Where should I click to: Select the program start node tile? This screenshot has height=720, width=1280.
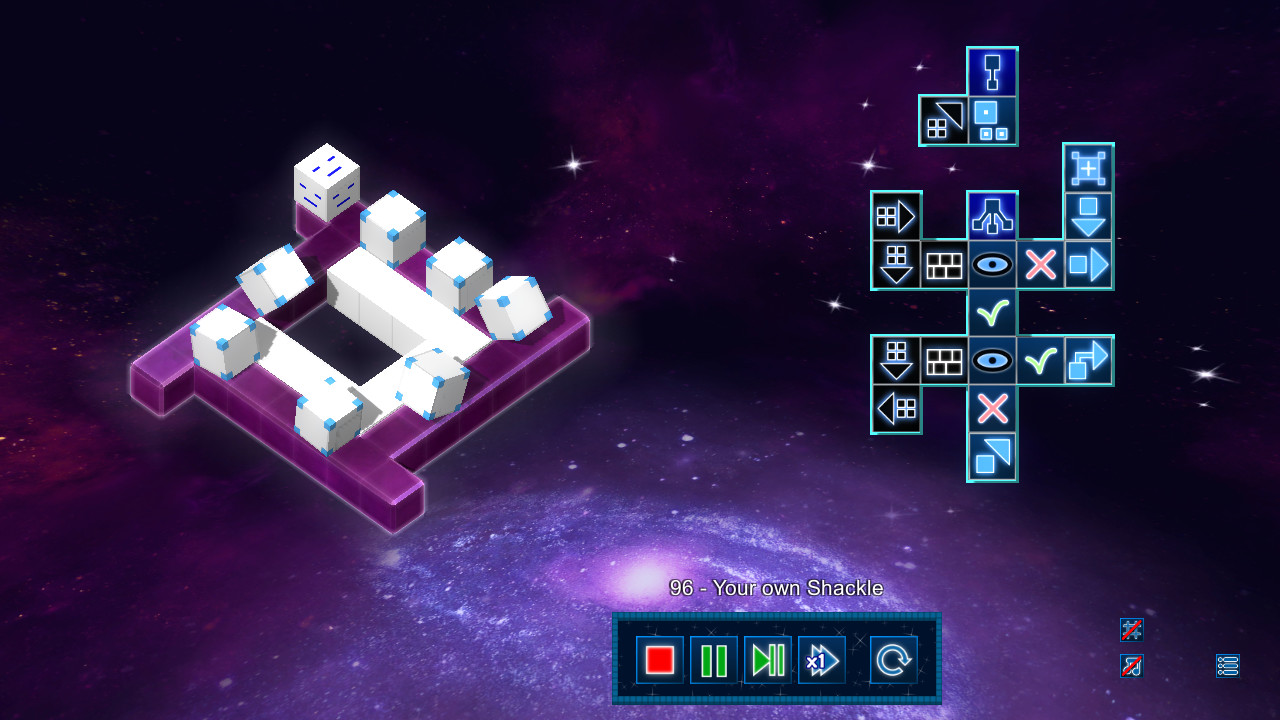coord(992,72)
